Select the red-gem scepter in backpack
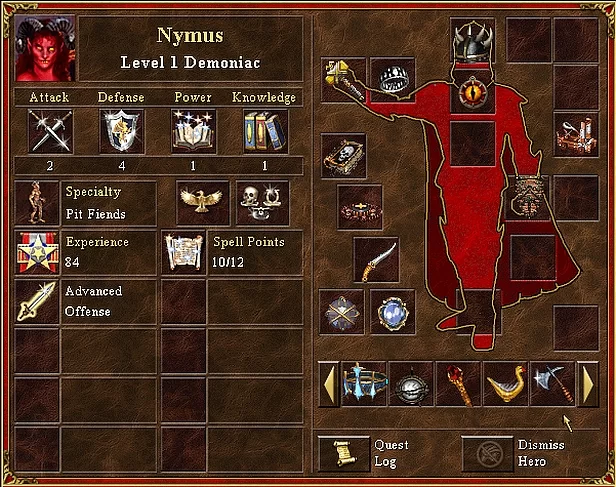 click(458, 384)
